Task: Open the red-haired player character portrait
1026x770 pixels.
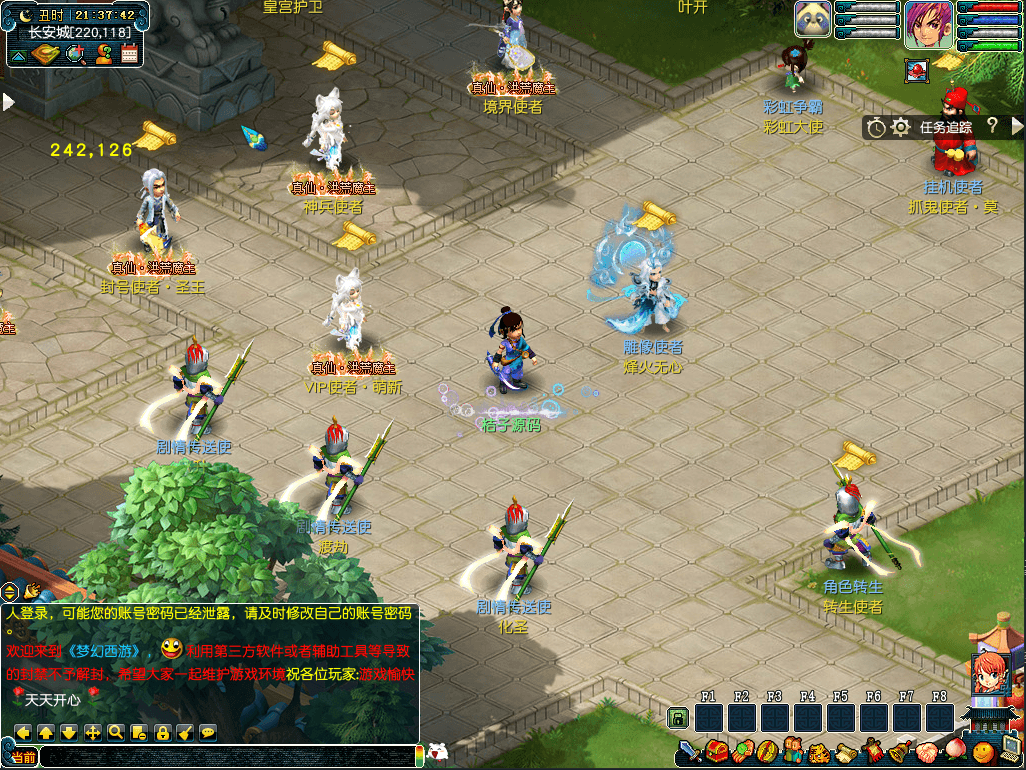Action: 928,25
